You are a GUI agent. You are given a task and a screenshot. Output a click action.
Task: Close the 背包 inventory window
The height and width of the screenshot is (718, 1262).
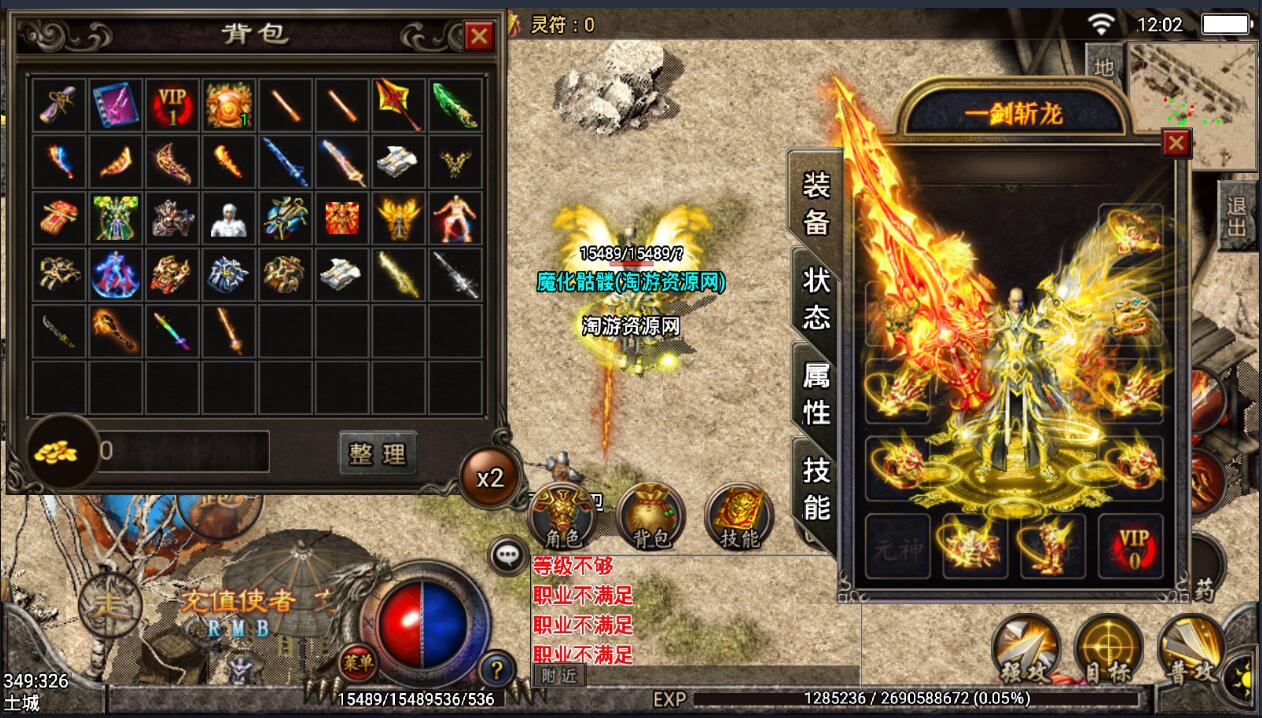coord(480,36)
